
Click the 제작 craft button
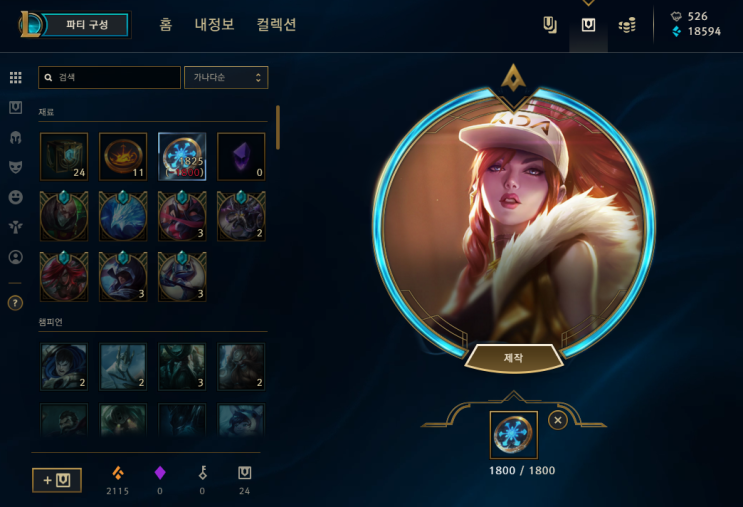[x=513, y=357]
